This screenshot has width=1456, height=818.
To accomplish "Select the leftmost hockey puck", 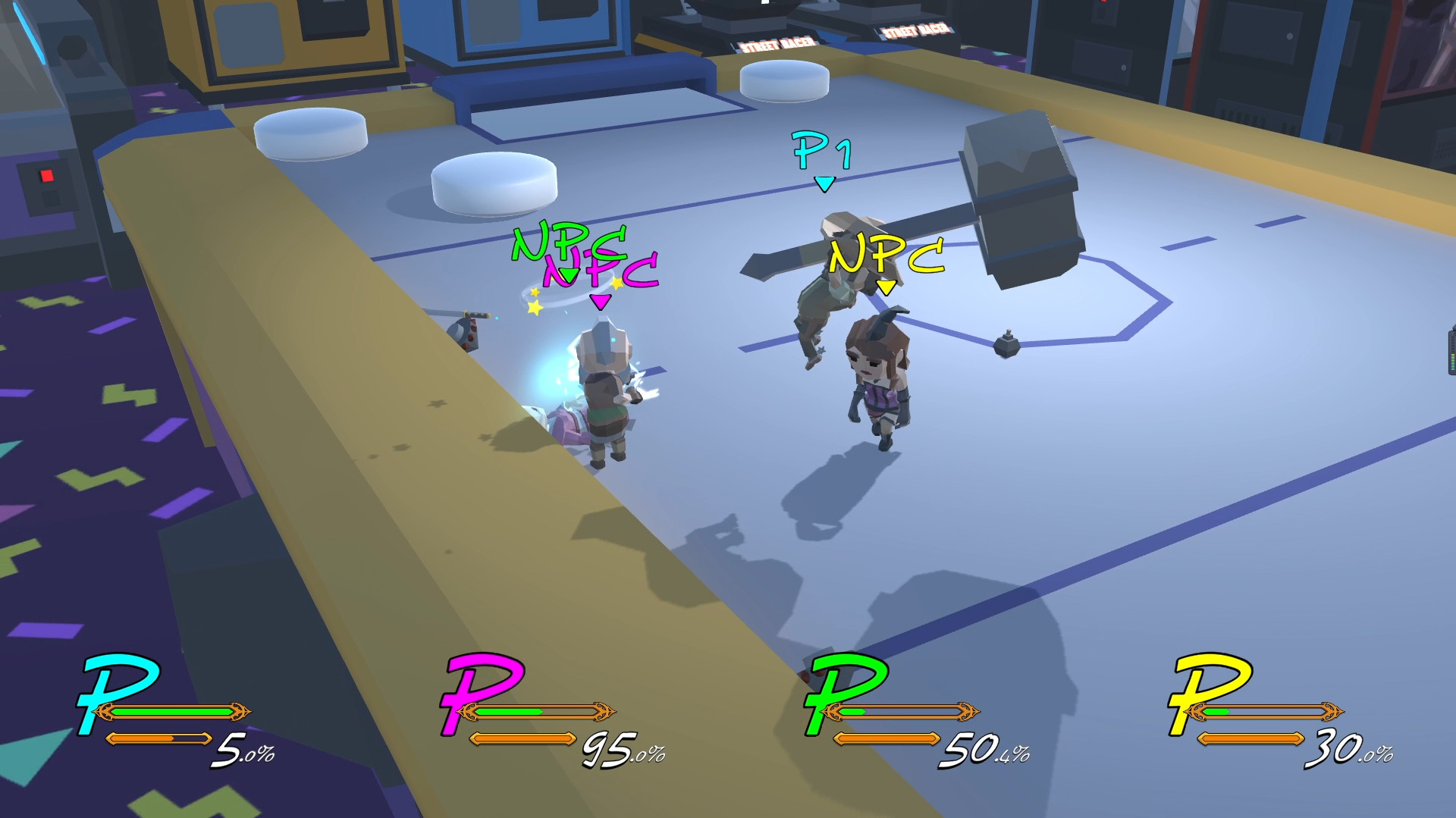I will click(312, 133).
